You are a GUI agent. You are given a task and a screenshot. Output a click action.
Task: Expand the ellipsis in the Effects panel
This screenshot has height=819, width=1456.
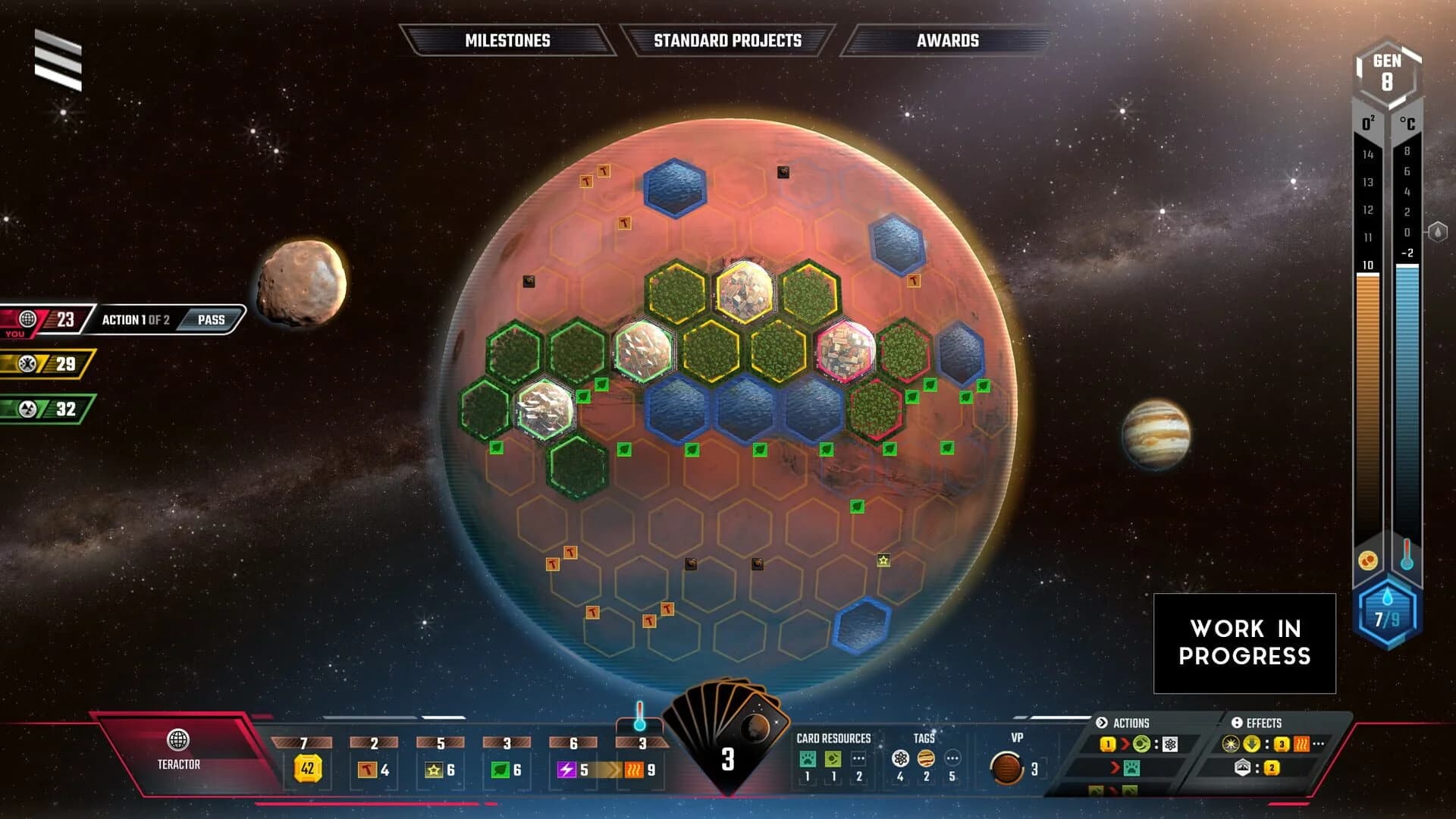pos(1318,742)
